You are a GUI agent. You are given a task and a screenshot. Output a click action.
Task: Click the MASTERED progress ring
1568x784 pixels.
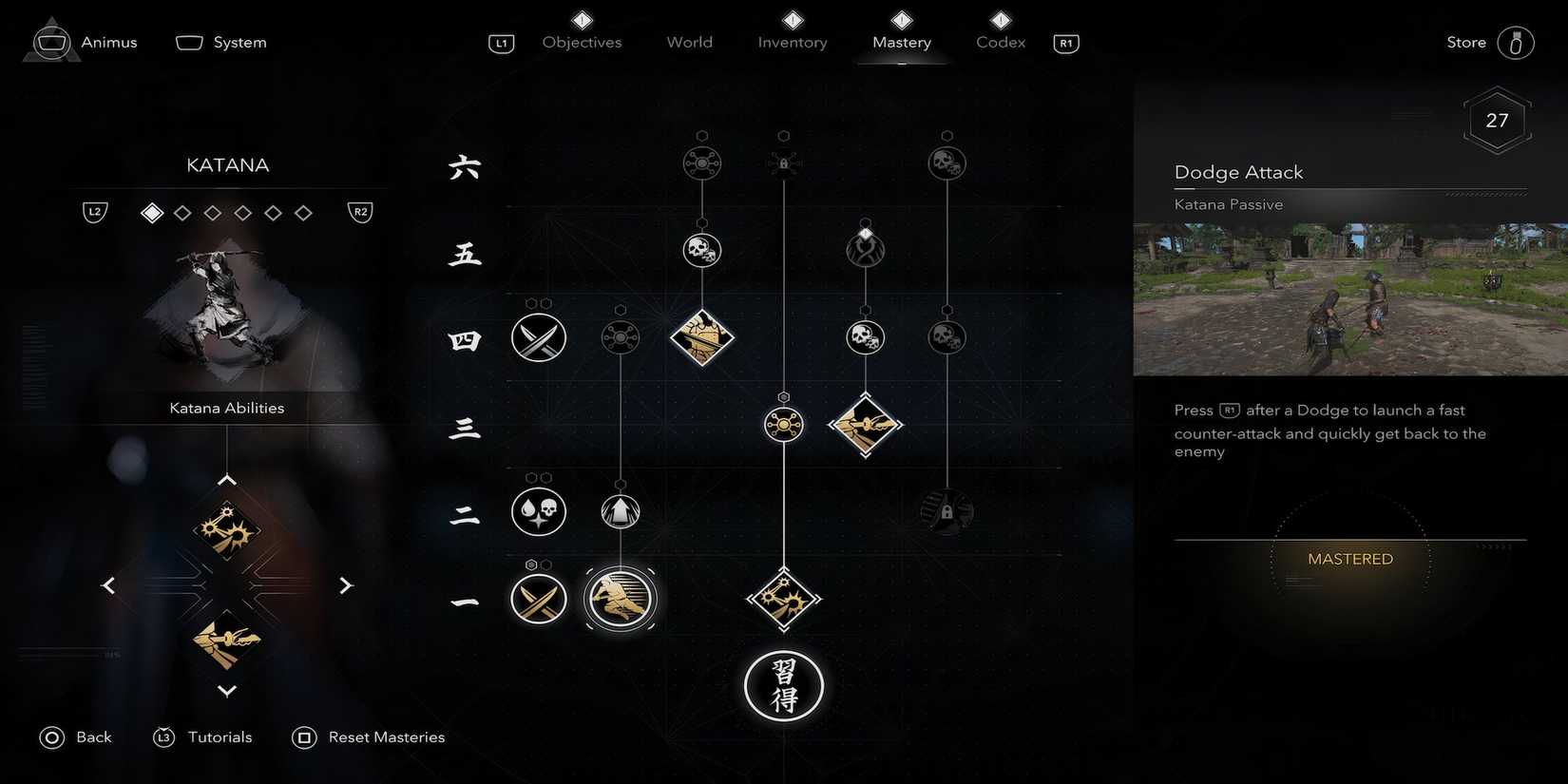1349,559
